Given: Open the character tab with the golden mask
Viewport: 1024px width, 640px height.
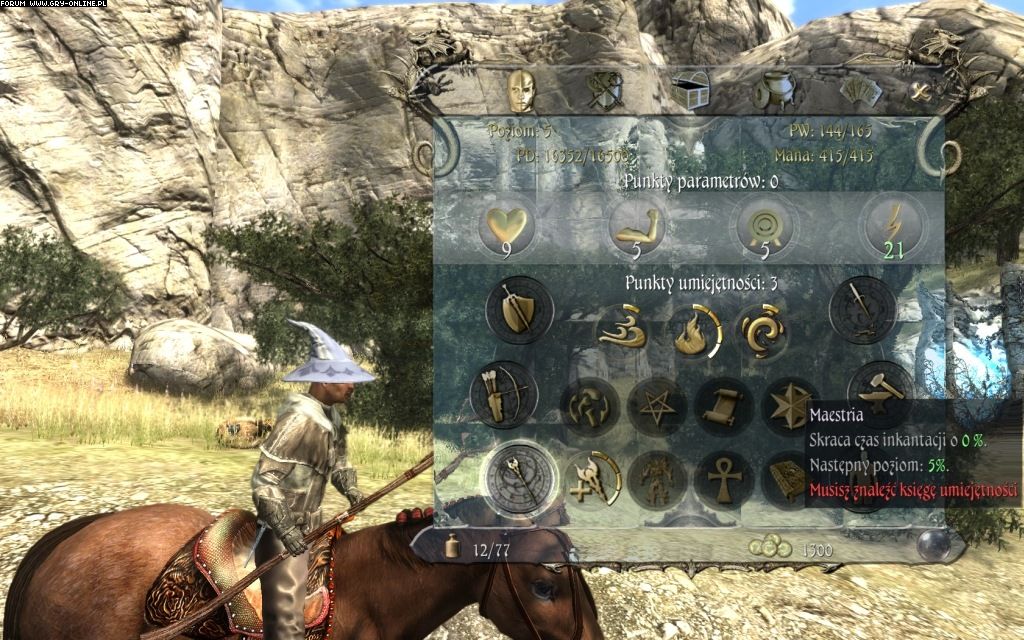Looking at the screenshot, I should (x=519, y=90).
